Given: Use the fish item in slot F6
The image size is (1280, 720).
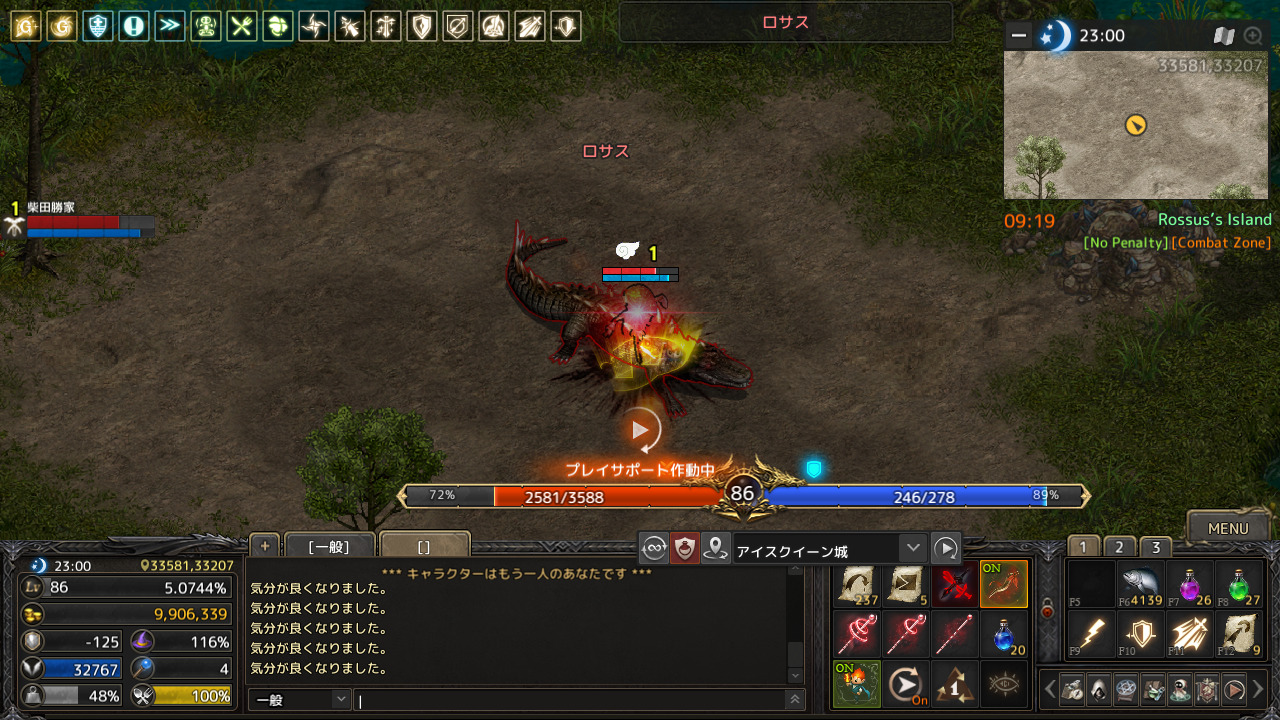Looking at the screenshot, I should [x=1141, y=584].
